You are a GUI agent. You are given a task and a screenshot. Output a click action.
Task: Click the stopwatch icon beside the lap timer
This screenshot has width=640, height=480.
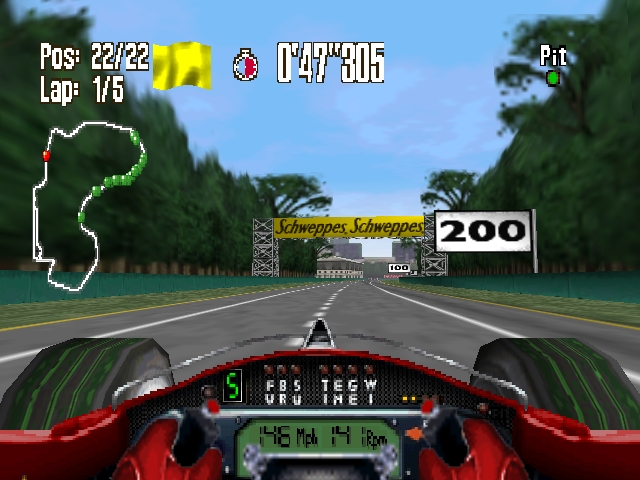pos(245,65)
